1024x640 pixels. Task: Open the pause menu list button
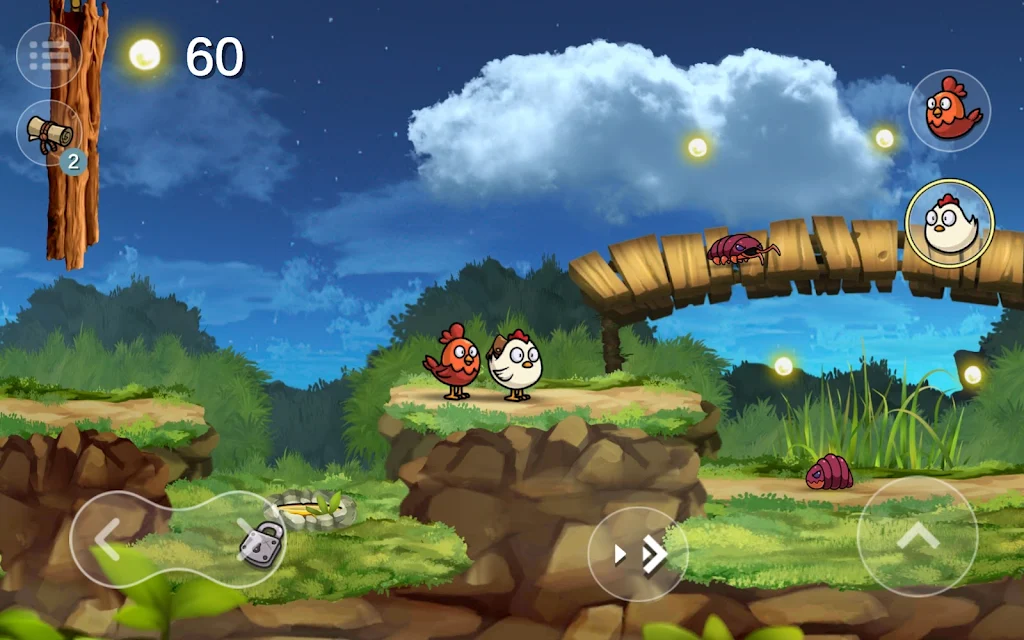pyautogui.click(x=49, y=55)
